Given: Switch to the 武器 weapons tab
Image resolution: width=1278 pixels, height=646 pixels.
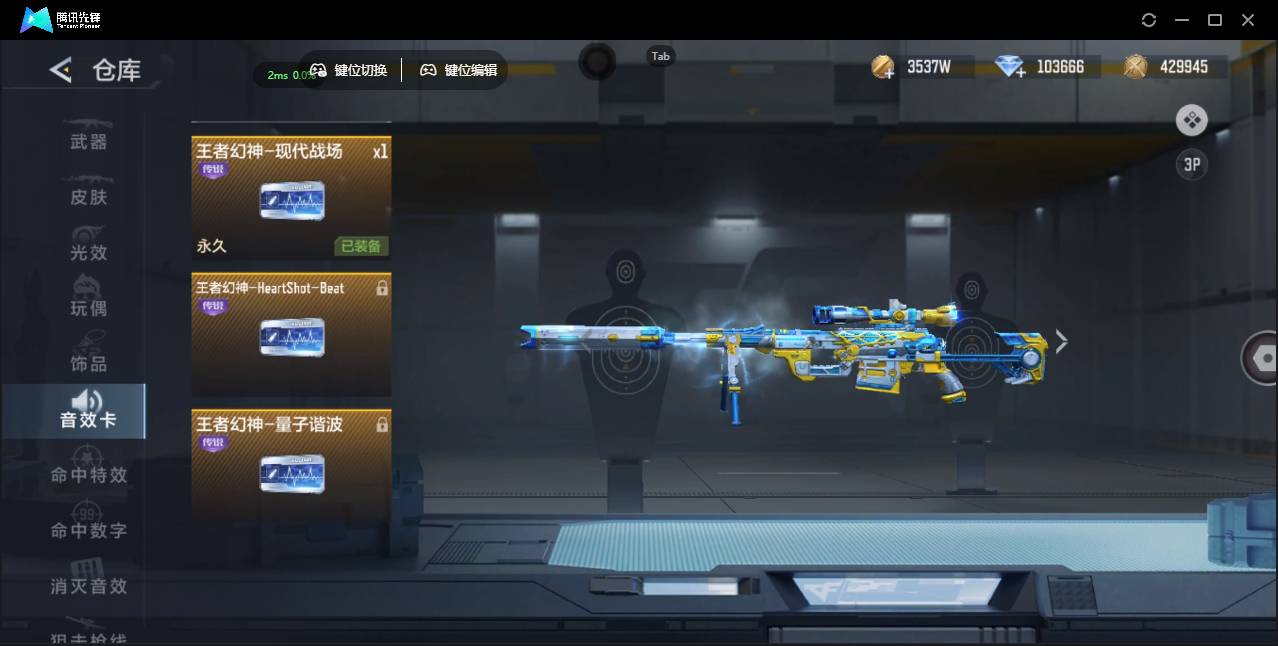Looking at the screenshot, I should (x=88, y=140).
